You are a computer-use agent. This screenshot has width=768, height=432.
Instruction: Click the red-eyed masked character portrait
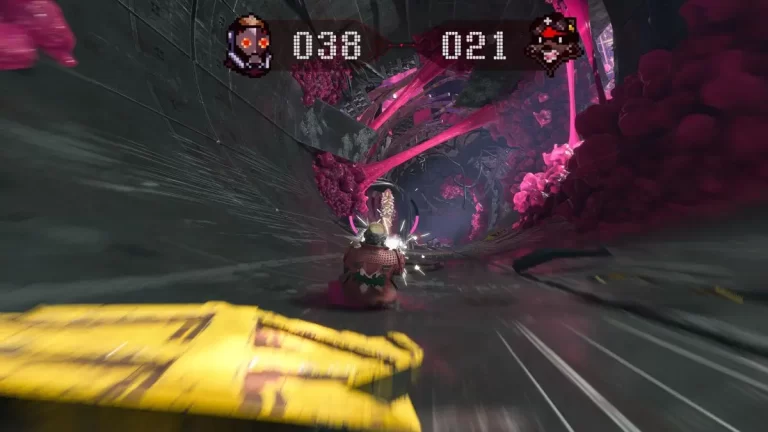(x=249, y=45)
